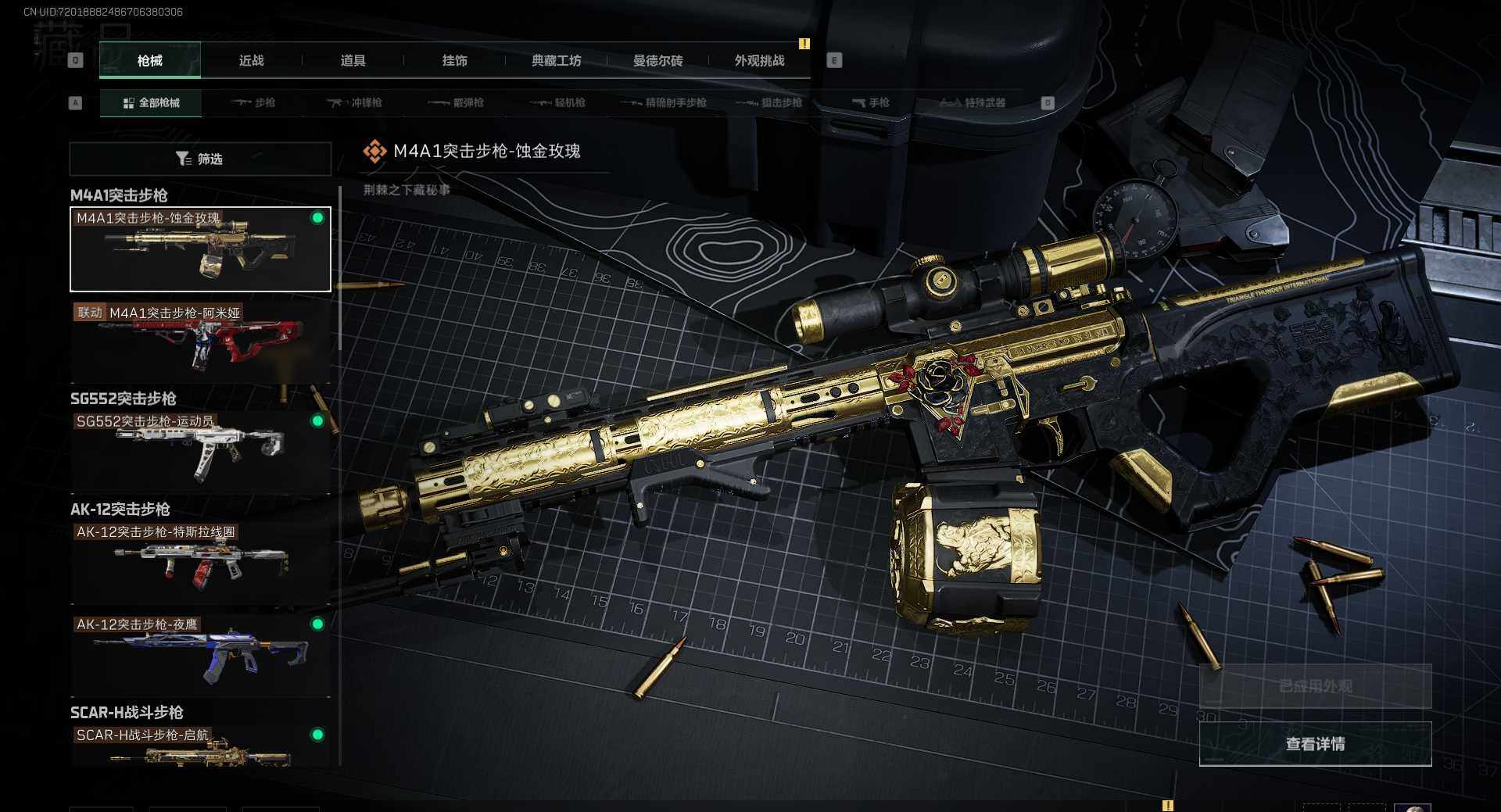Switch to the 曼德尔砖 tab
Image resolution: width=1501 pixels, height=812 pixels.
(x=657, y=61)
